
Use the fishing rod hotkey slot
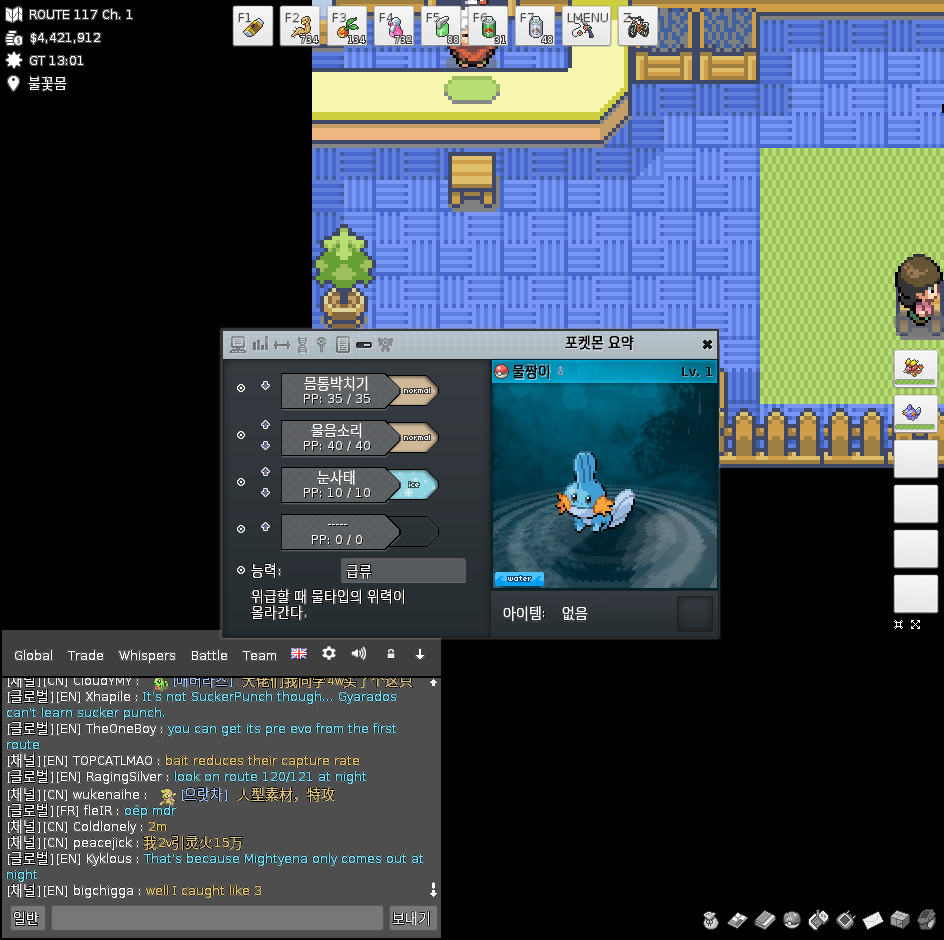[x=587, y=26]
